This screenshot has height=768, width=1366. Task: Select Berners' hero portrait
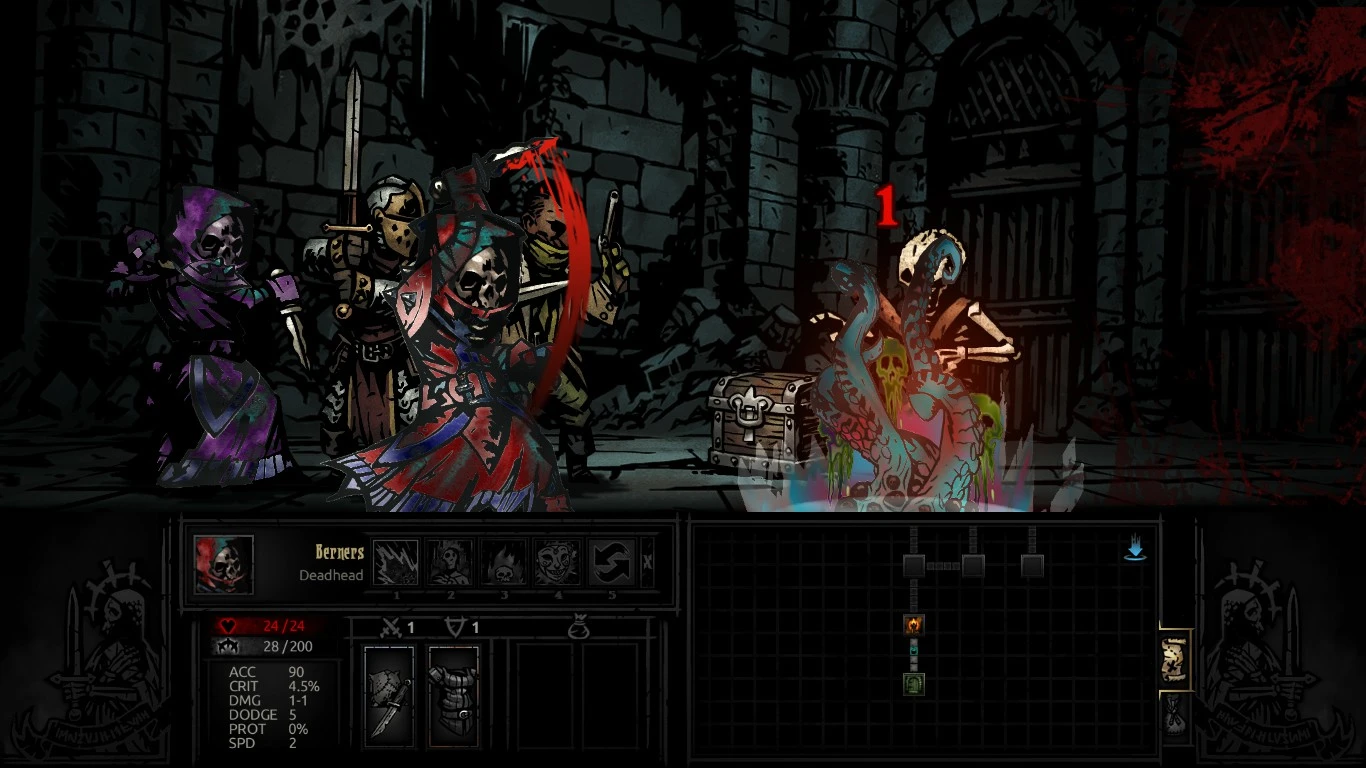[x=224, y=565]
